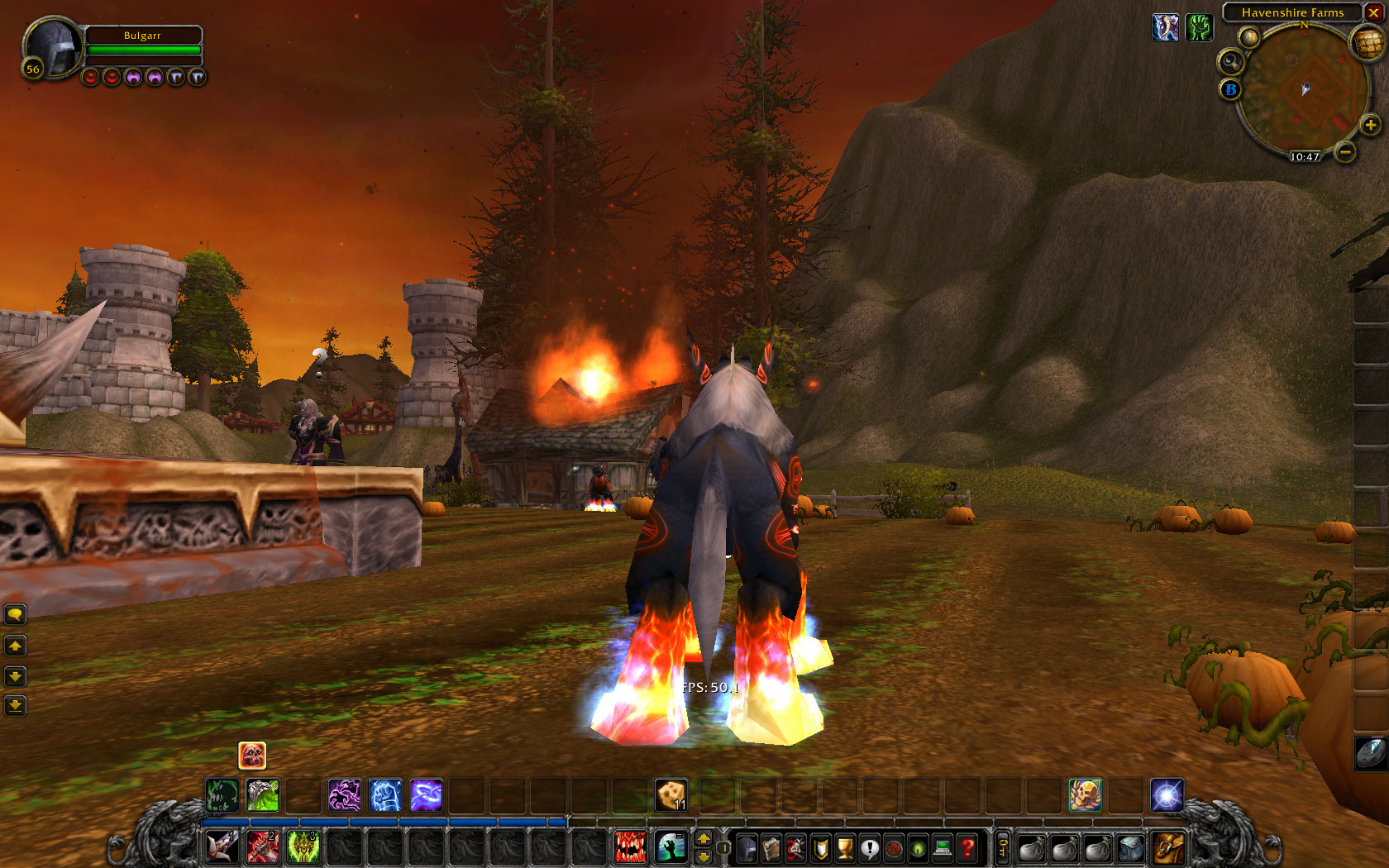This screenshot has height=868, width=1389.
Task: Open the minimap tracking magnifier button
Action: [1230, 62]
